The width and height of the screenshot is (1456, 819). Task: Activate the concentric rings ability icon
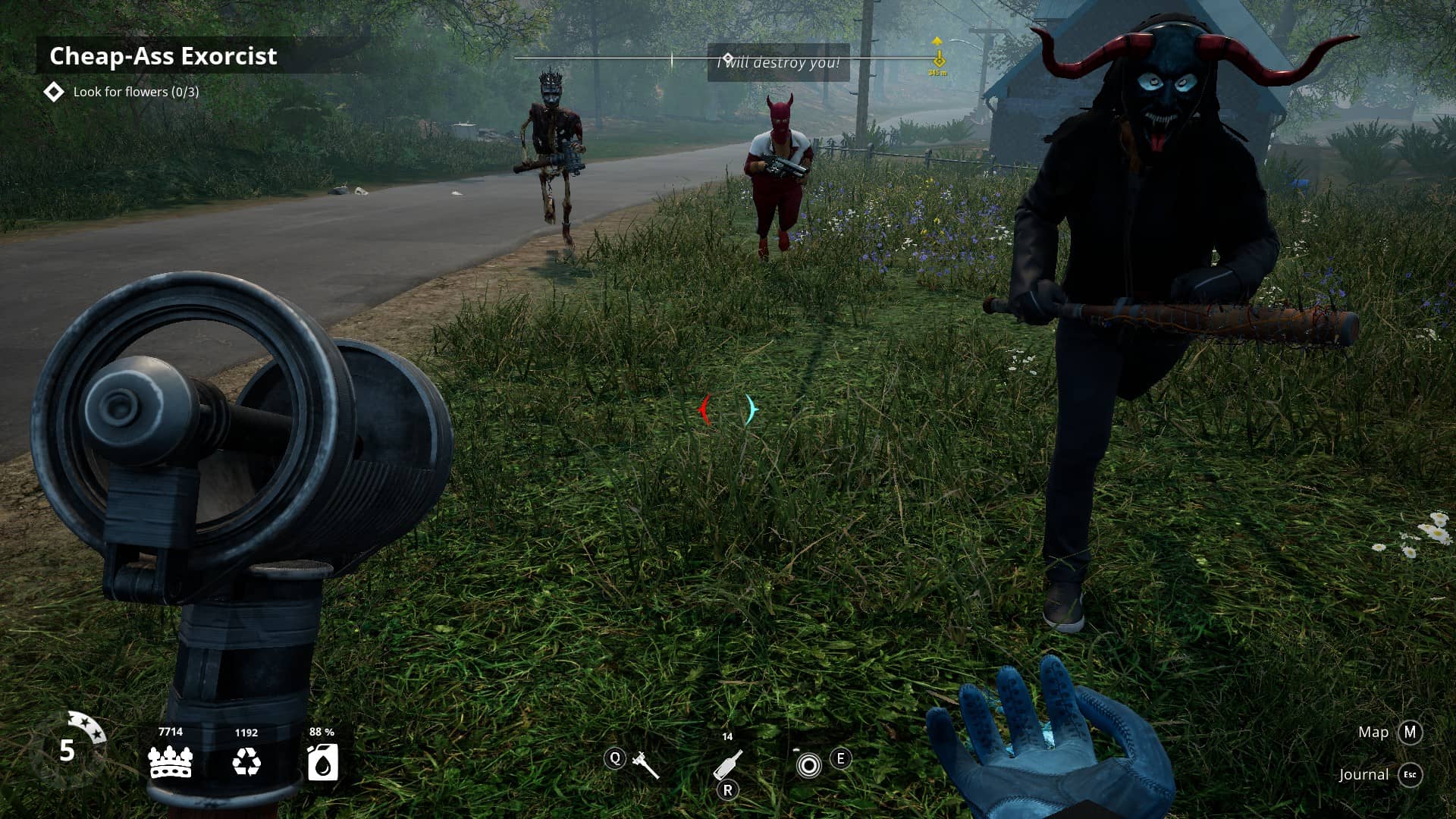808,765
